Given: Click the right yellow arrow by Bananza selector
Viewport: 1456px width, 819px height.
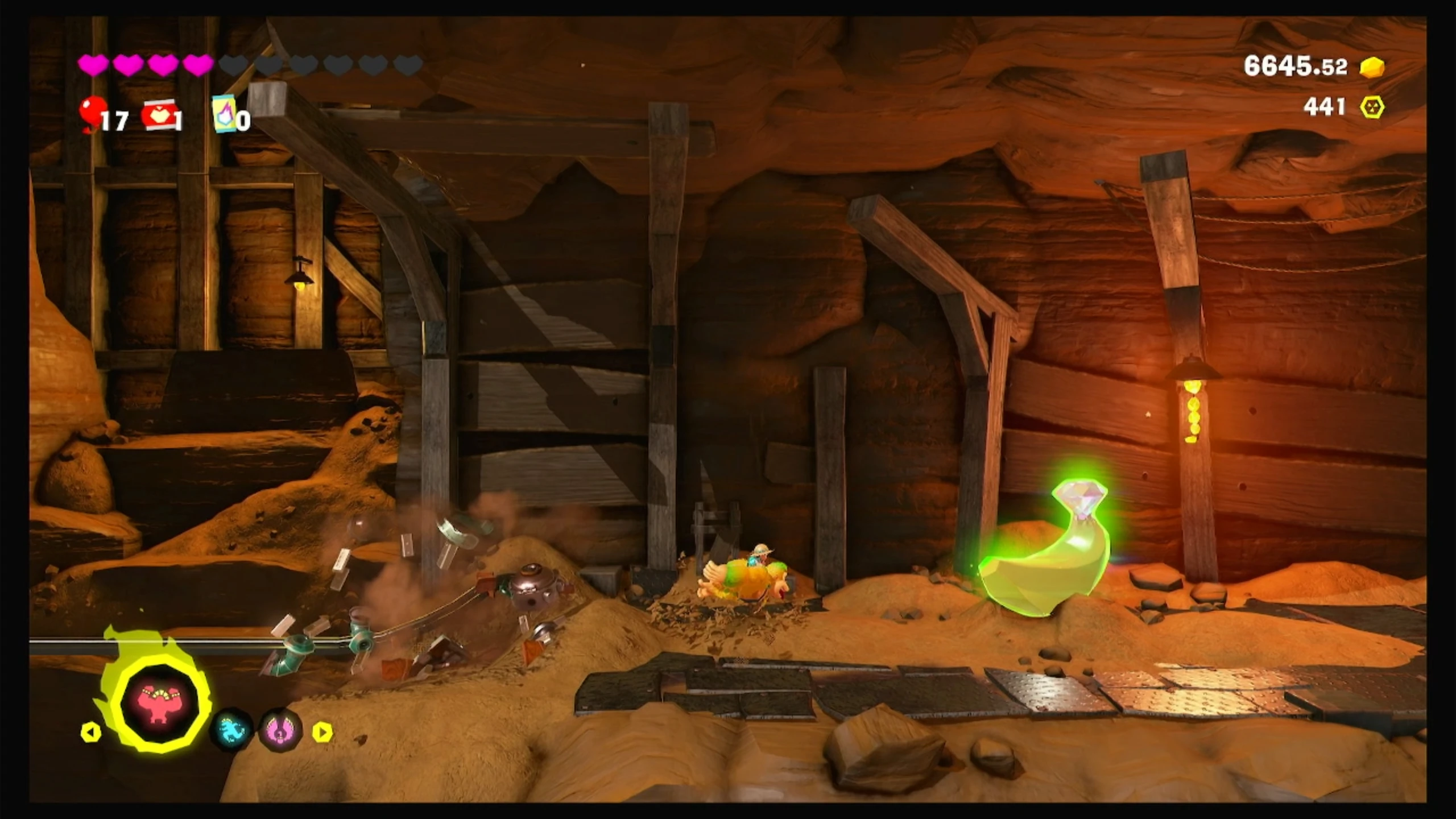Looking at the screenshot, I should 322,732.
